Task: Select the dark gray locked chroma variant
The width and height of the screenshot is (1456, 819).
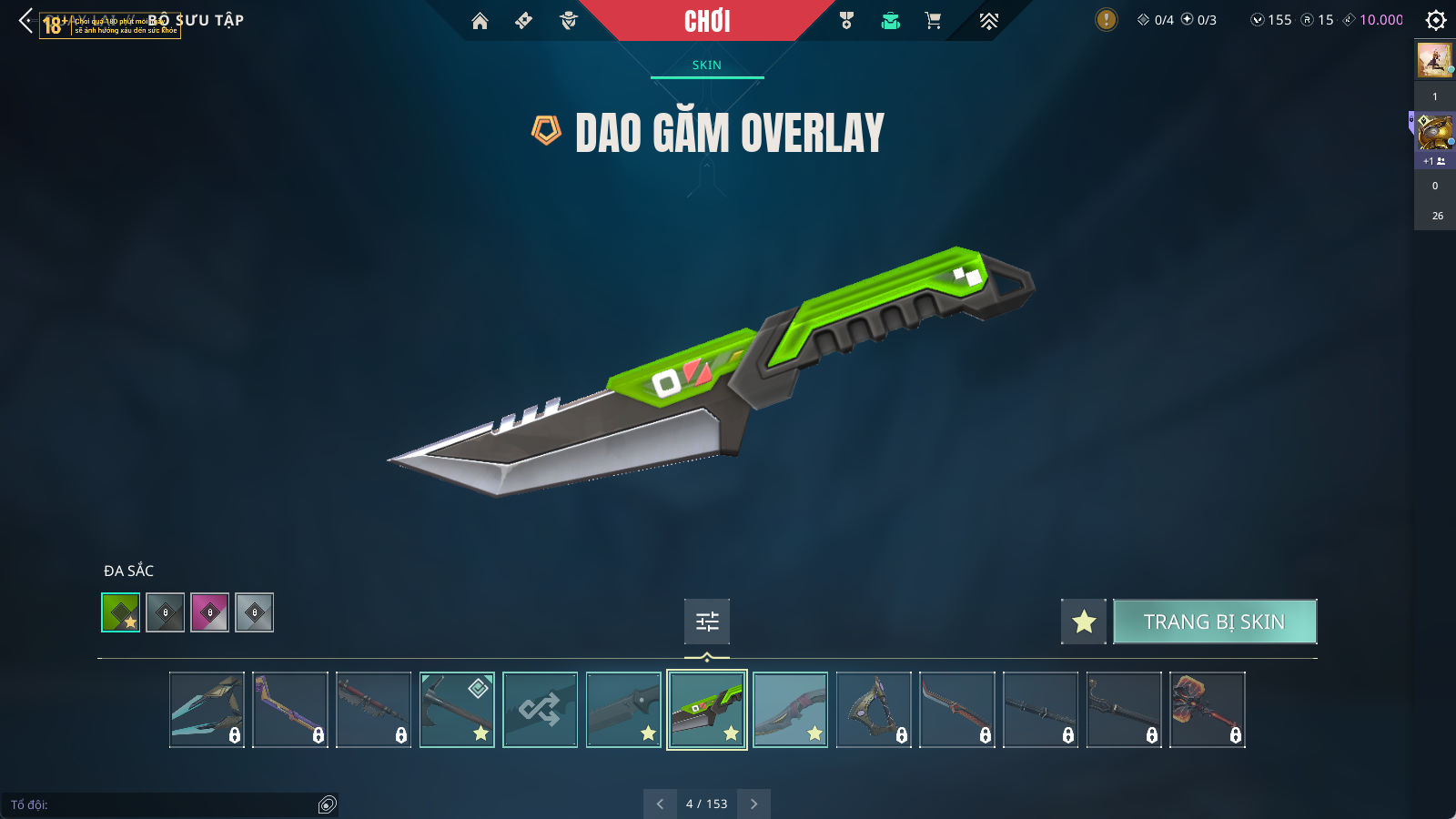Action: pos(166,612)
